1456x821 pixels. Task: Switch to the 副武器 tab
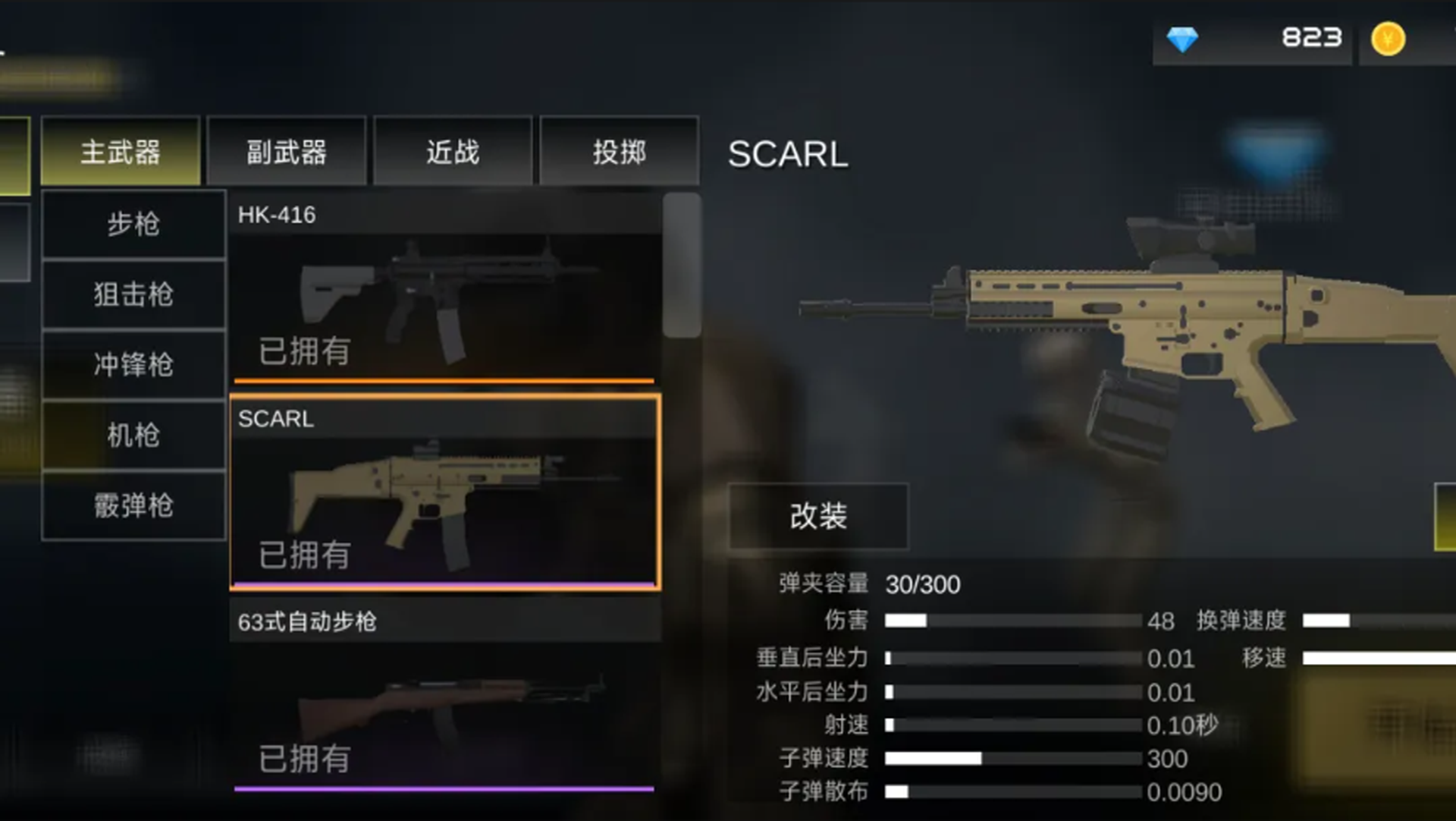coord(288,151)
